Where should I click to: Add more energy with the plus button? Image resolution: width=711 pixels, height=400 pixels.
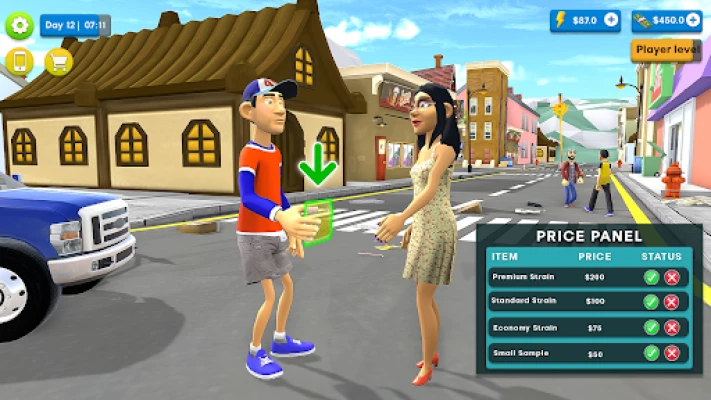[x=611, y=21]
